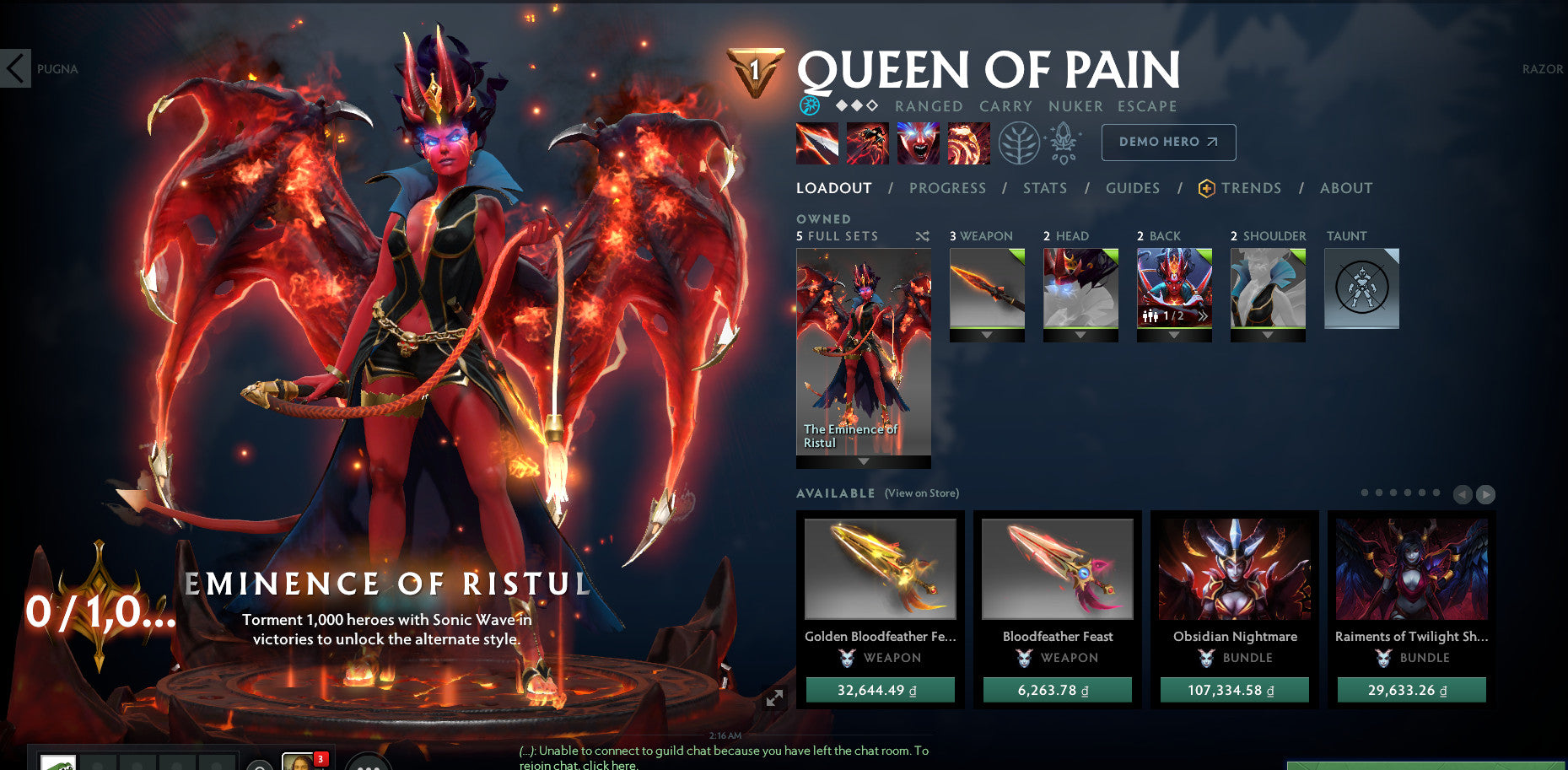View the Sonic Wave ultimate ability icon

pyautogui.click(x=968, y=143)
